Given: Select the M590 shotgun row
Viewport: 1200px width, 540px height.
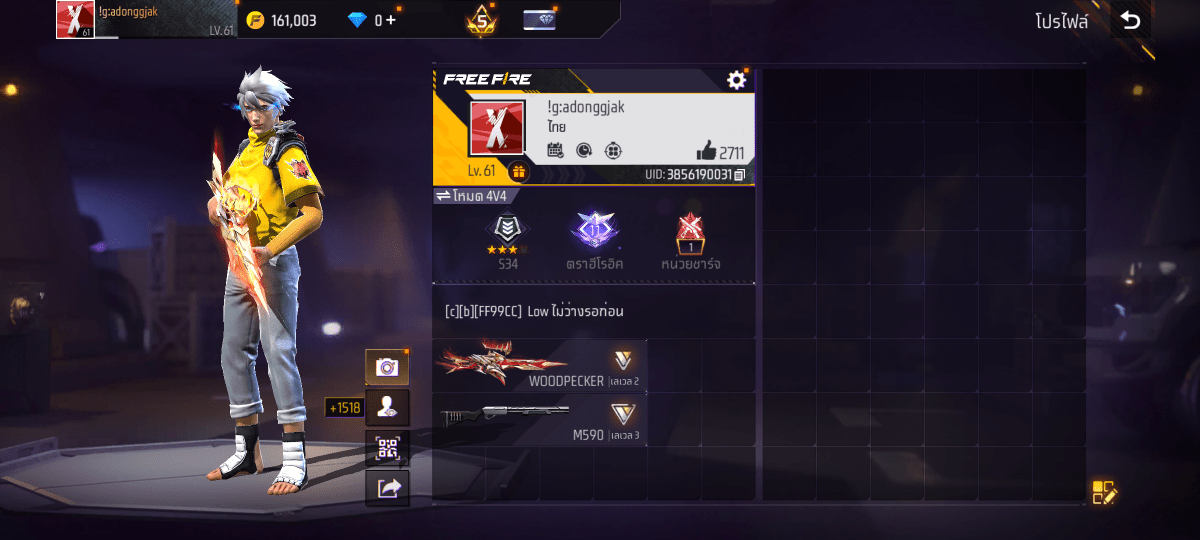Looking at the screenshot, I should point(540,420).
